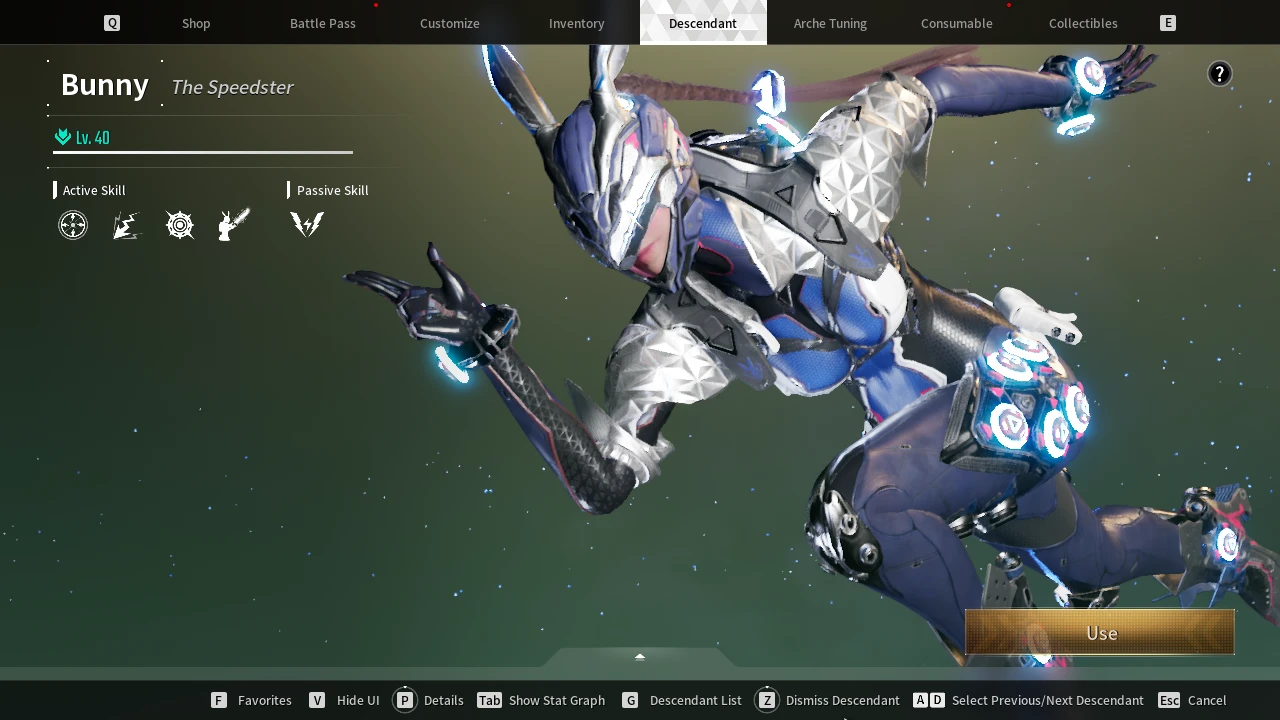Click Cancel to exit the screen
This screenshot has width=1280, height=720.
(x=1206, y=700)
